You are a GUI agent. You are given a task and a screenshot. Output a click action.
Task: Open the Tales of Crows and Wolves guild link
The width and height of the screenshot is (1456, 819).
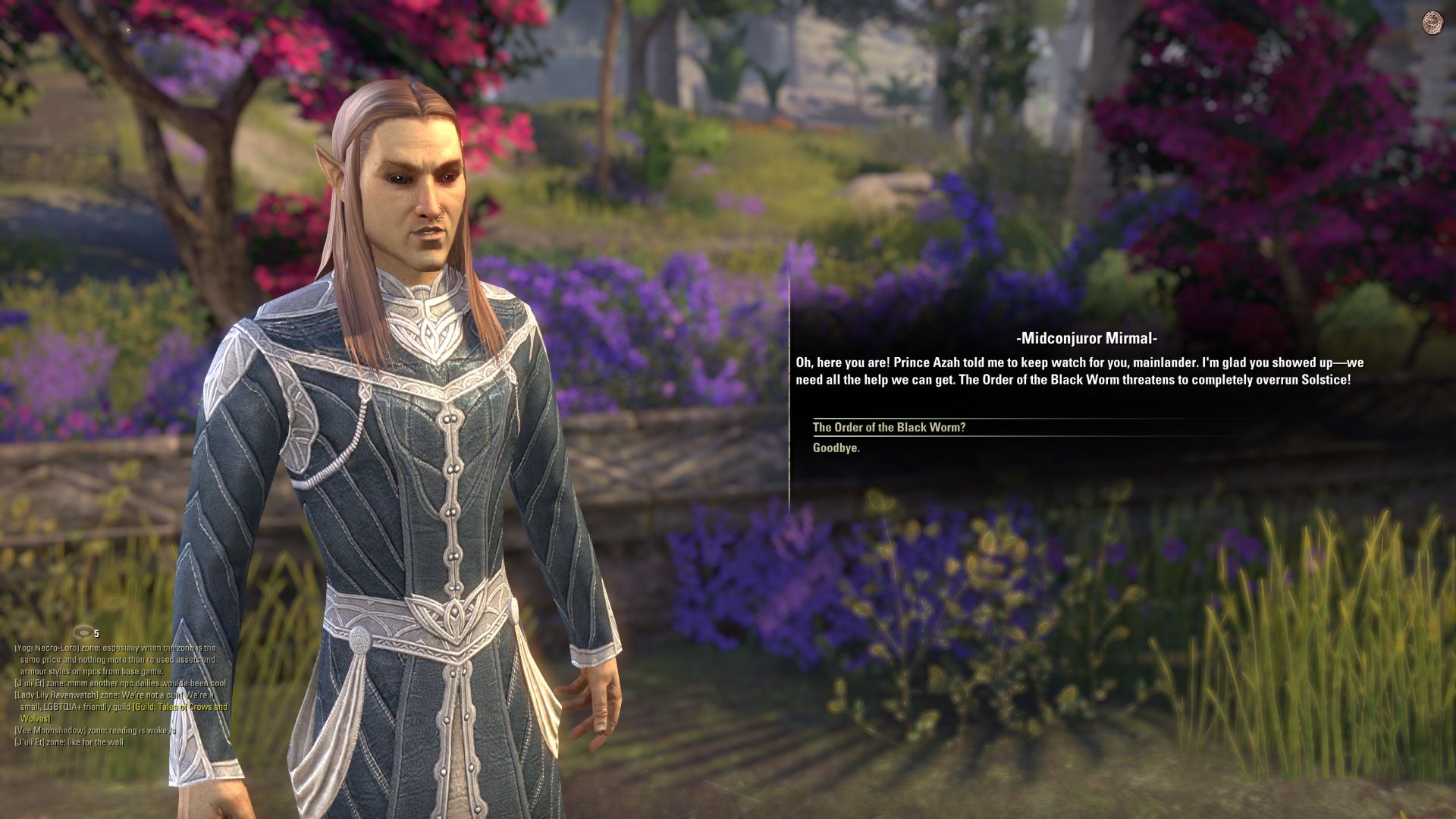(180, 708)
